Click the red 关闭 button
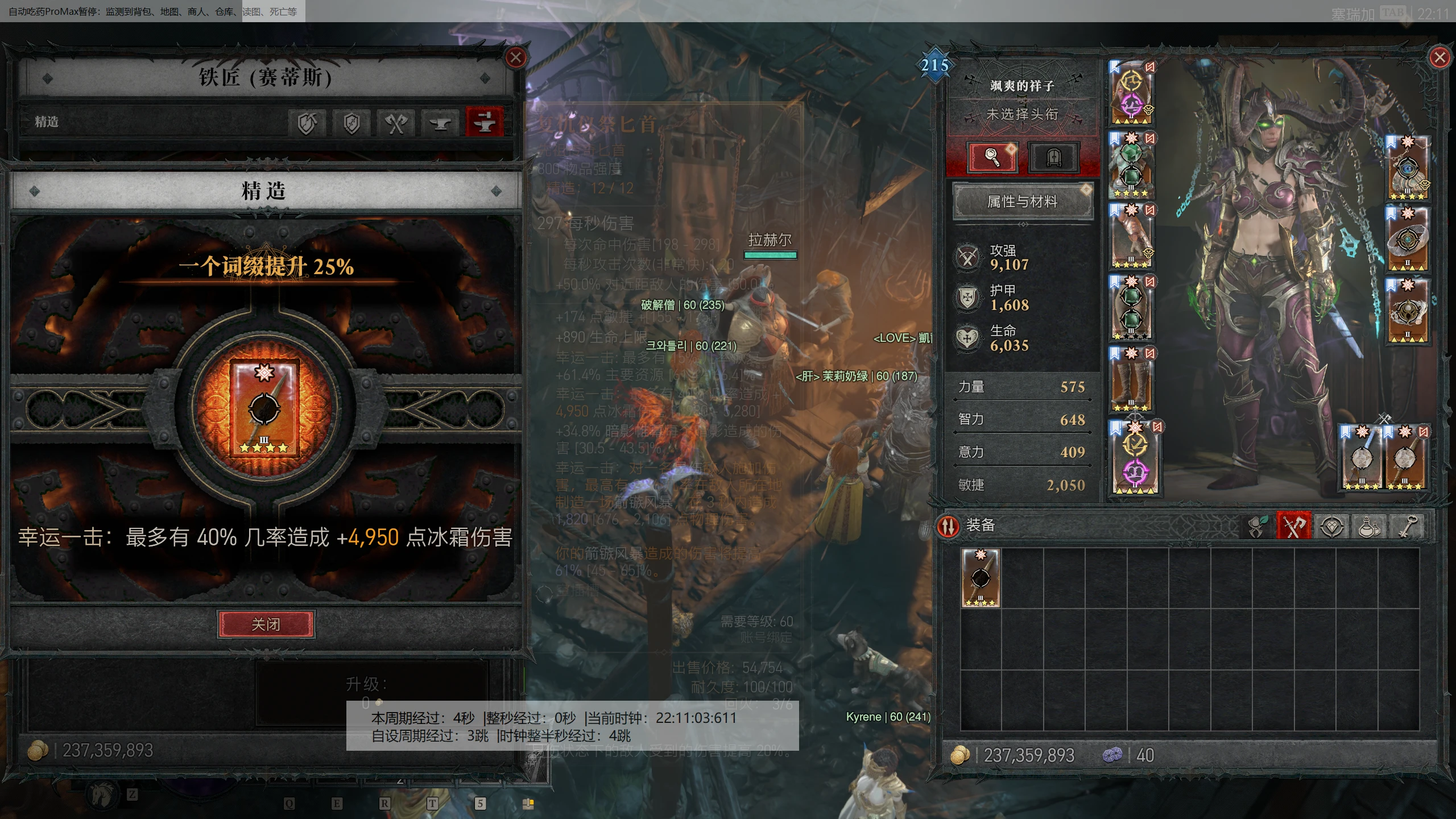 266,624
